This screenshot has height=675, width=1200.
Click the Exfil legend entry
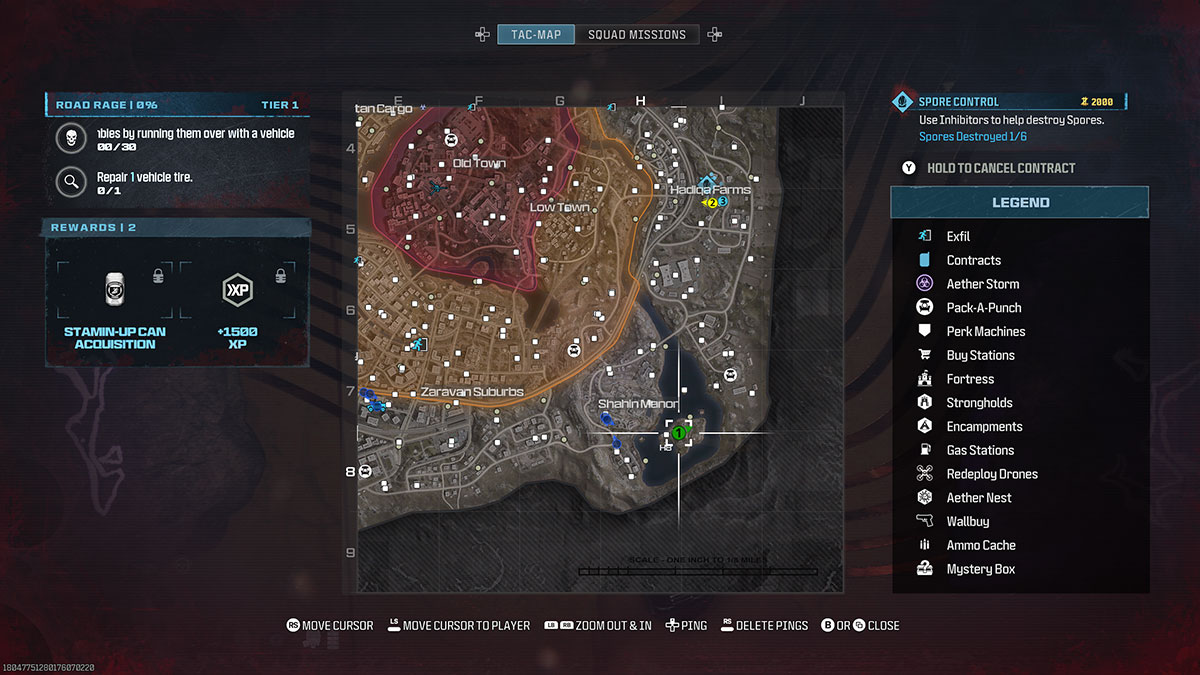click(959, 237)
